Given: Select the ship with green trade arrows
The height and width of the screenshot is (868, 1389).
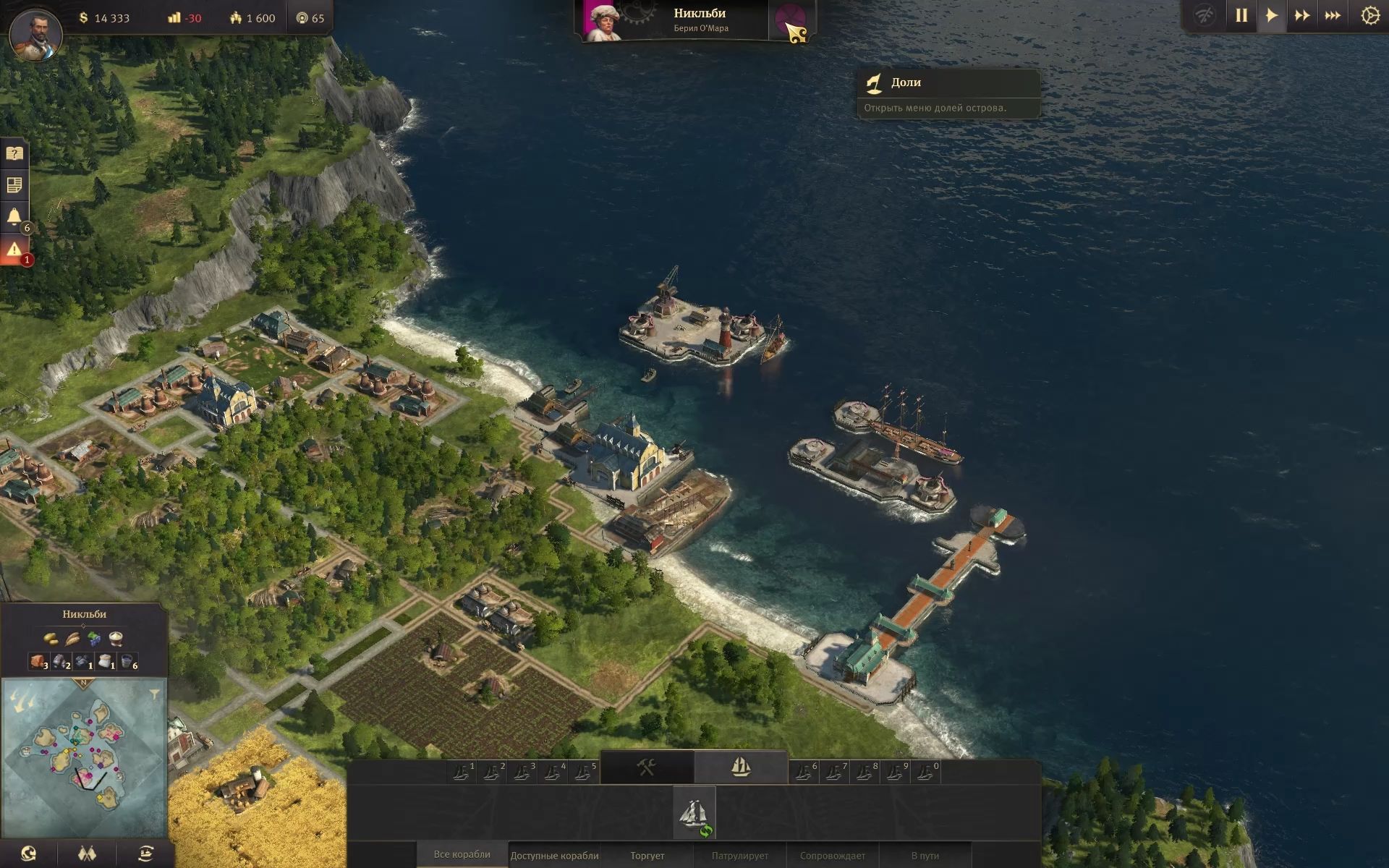Looking at the screenshot, I should (694, 813).
